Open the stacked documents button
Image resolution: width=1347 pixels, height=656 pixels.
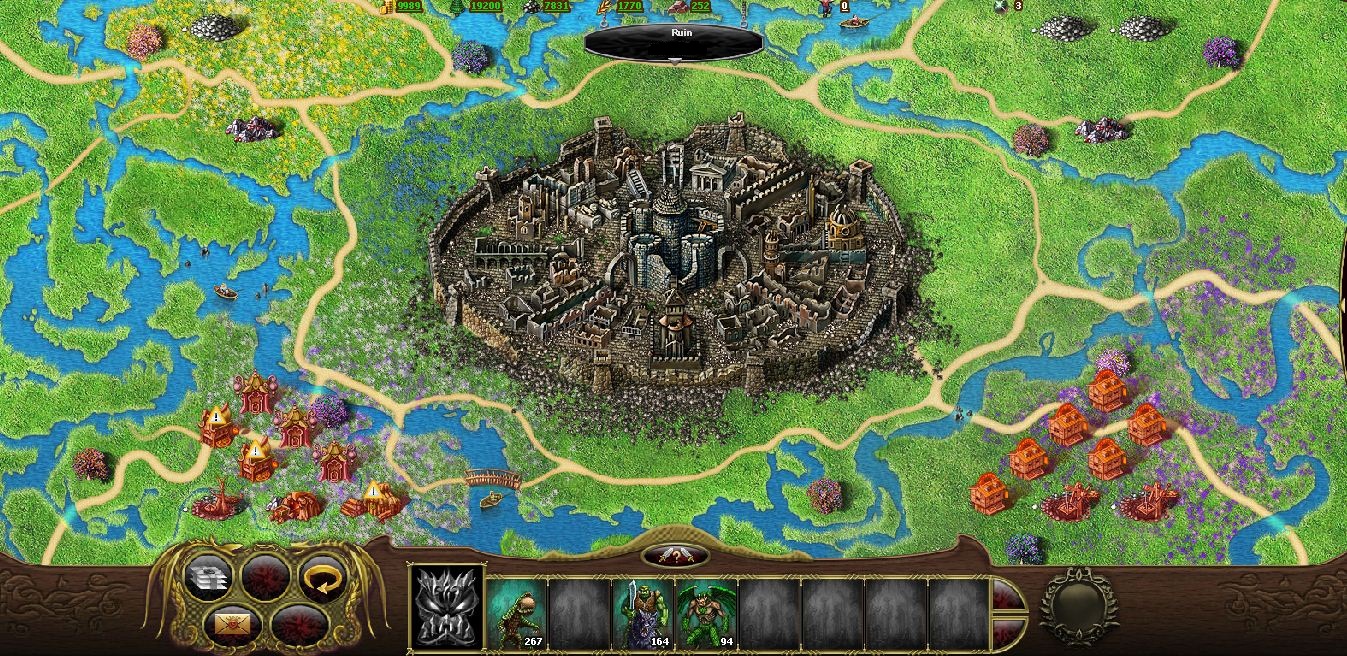point(210,577)
